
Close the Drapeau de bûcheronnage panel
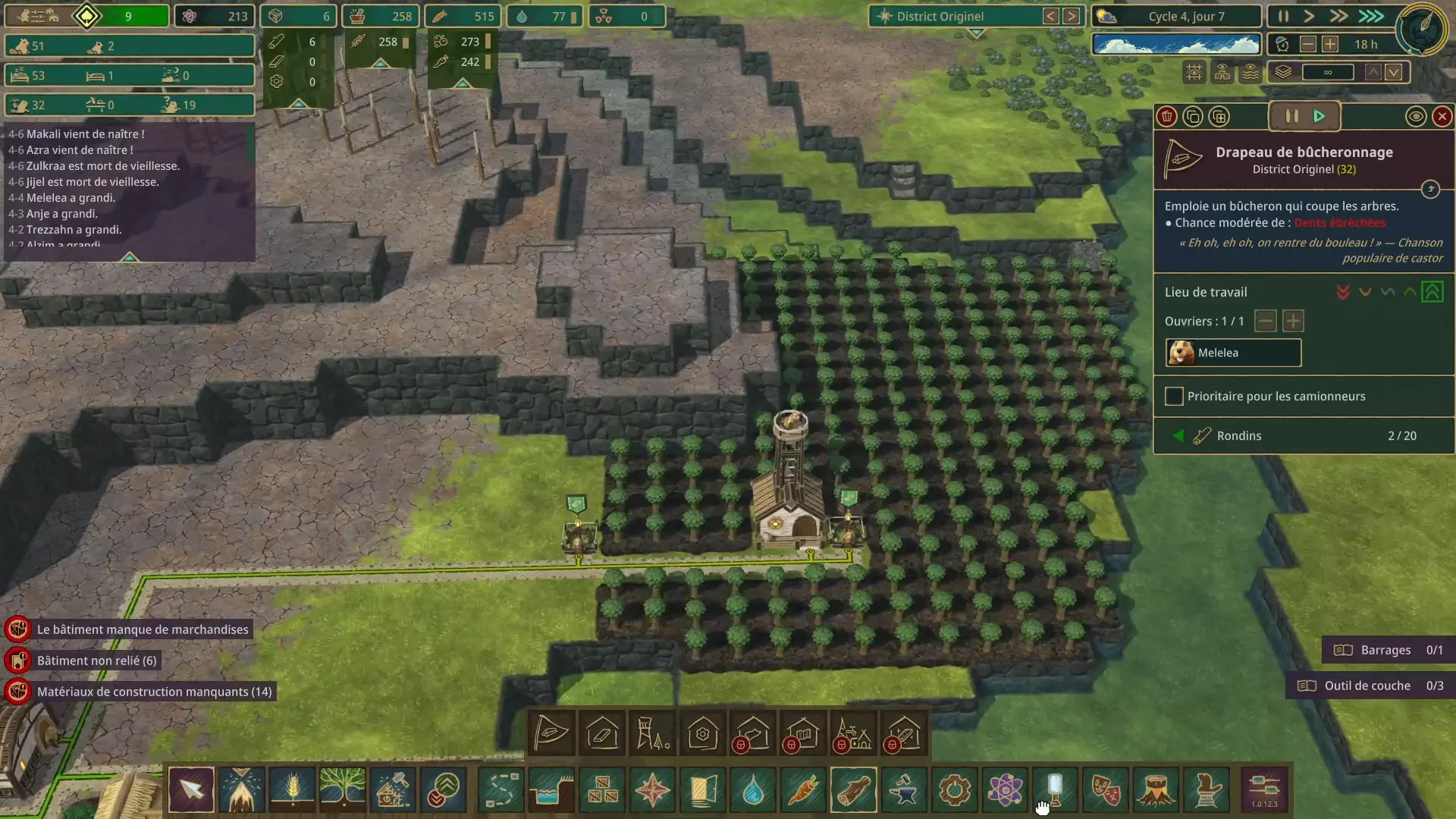(x=1442, y=117)
